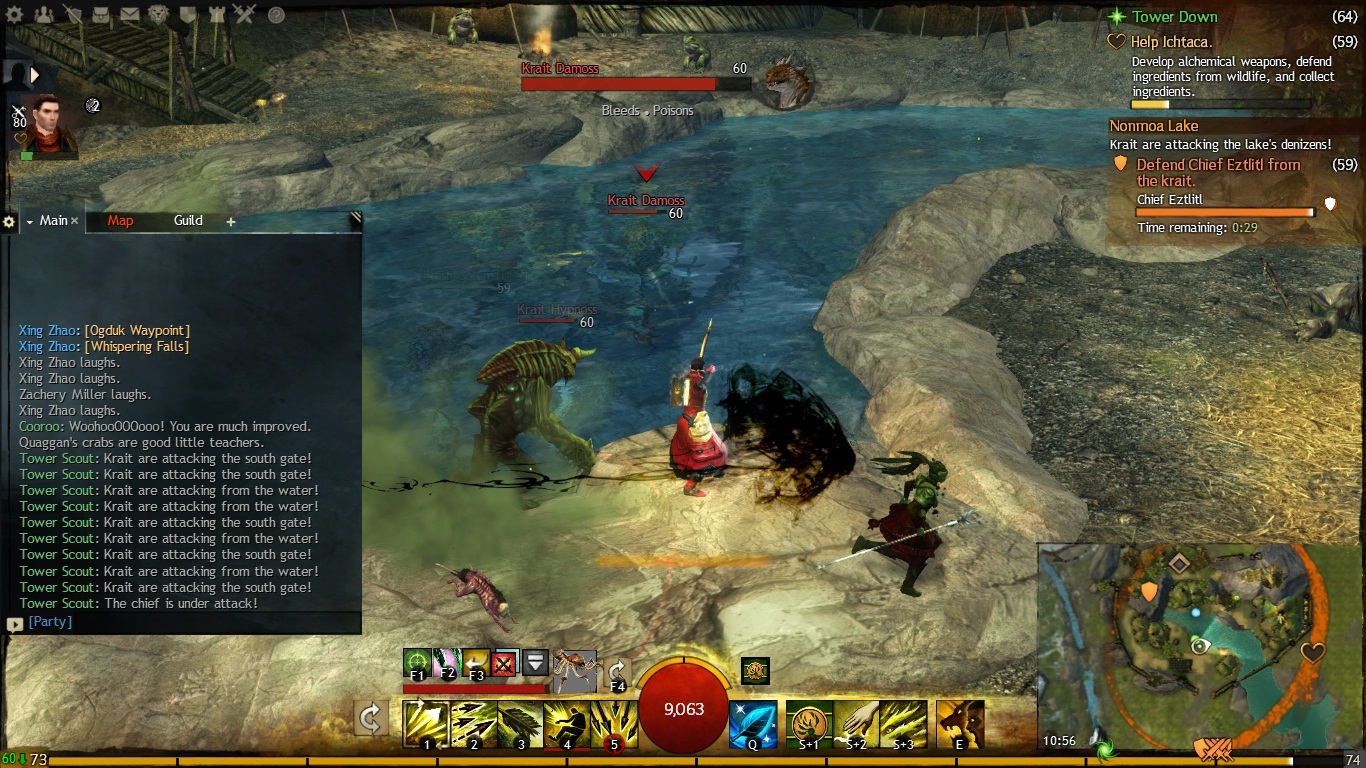
Task: Click the weapon swap button
Action: pyautogui.click(x=371, y=718)
